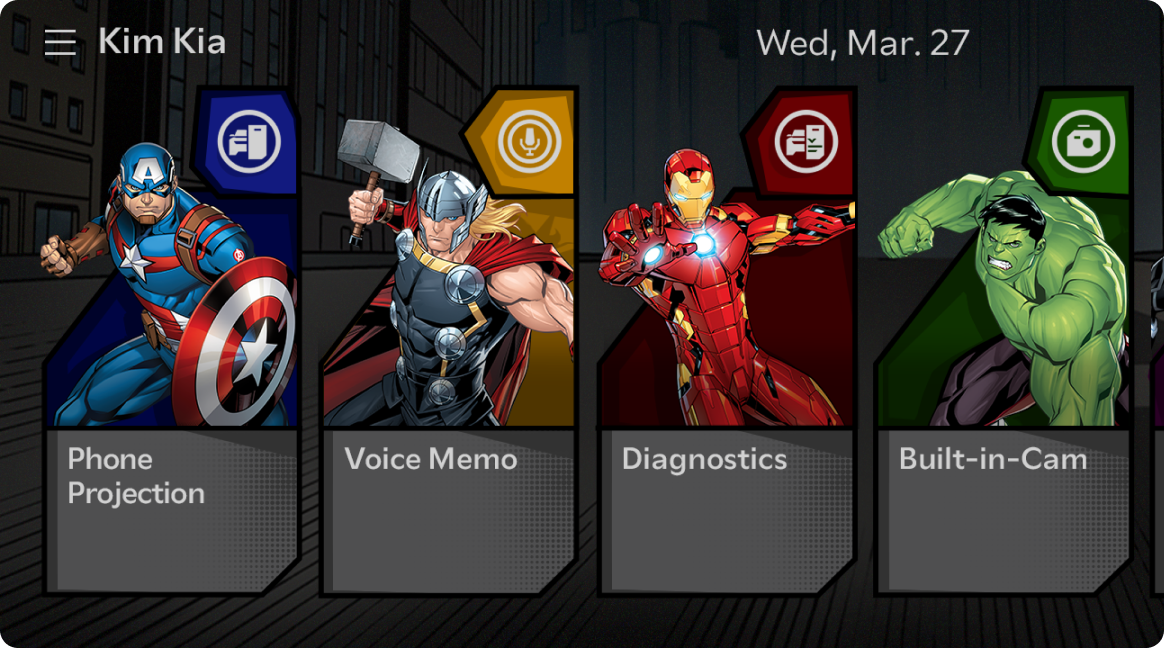
Task: Tap the blue phone projection icon
Action: (x=249, y=143)
